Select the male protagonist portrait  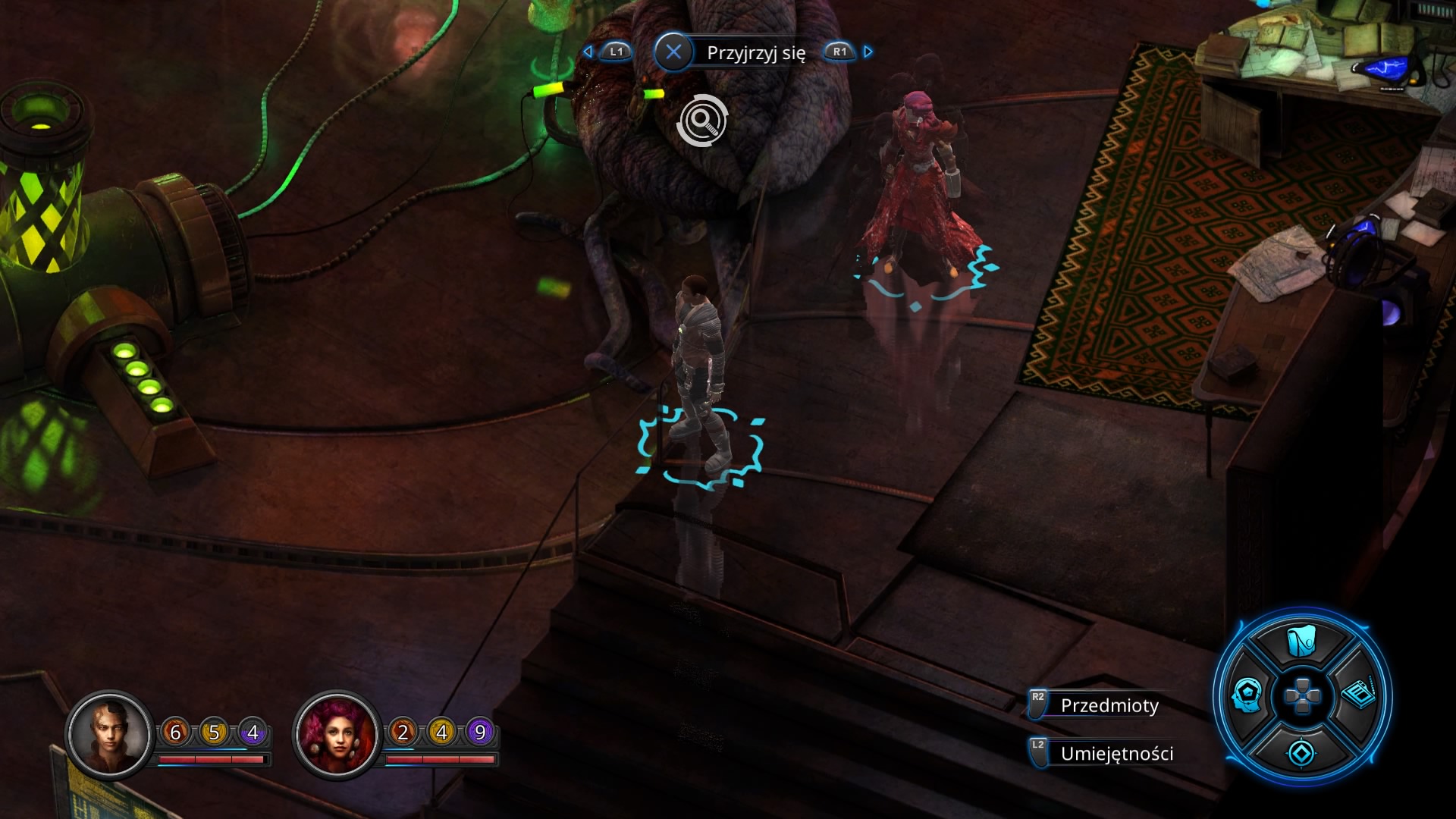click(x=109, y=733)
